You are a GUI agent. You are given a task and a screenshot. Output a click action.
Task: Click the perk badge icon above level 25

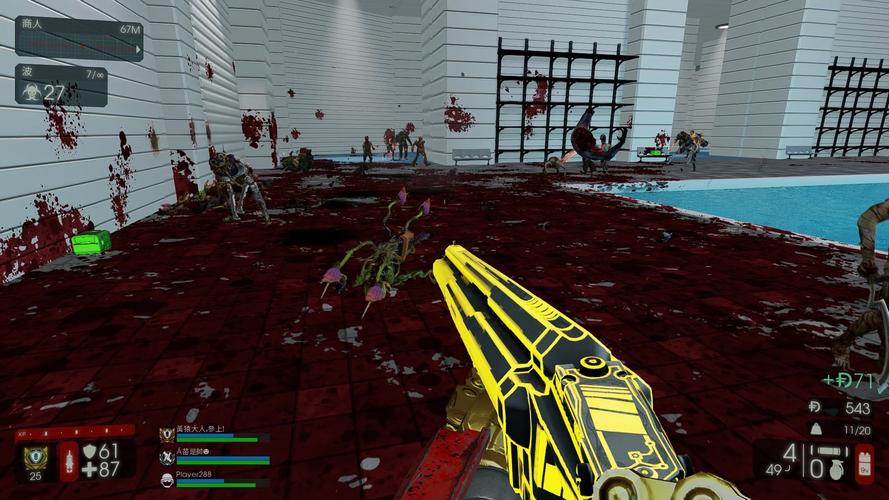[x=35, y=458]
